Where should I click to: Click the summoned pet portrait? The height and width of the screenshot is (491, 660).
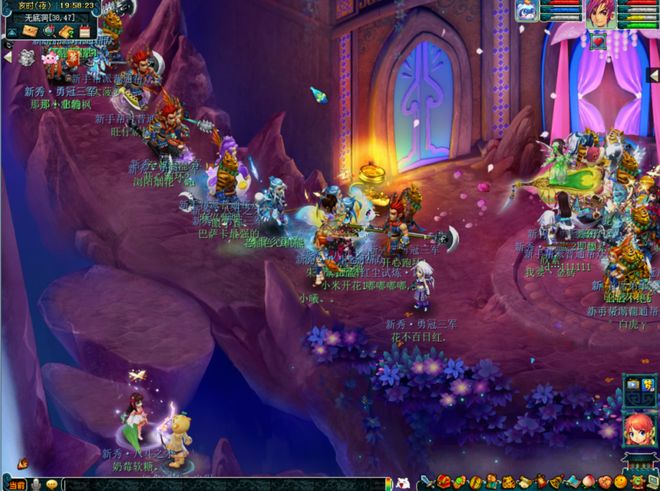(x=526, y=11)
